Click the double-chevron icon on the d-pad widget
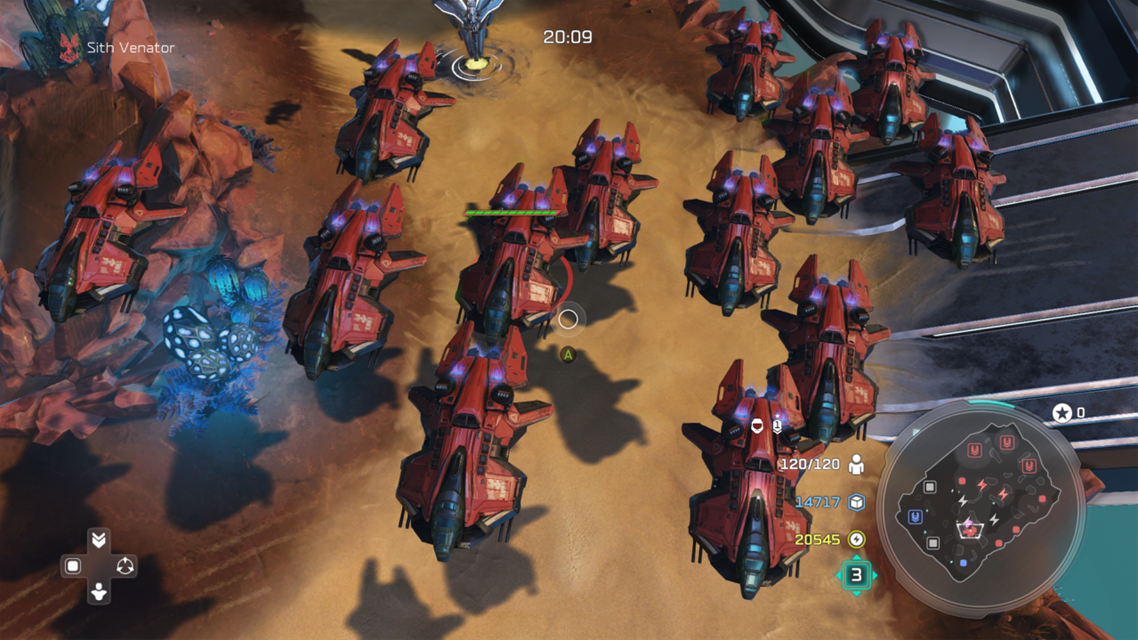The width and height of the screenshot is (1138, 640). coord(98,540)
